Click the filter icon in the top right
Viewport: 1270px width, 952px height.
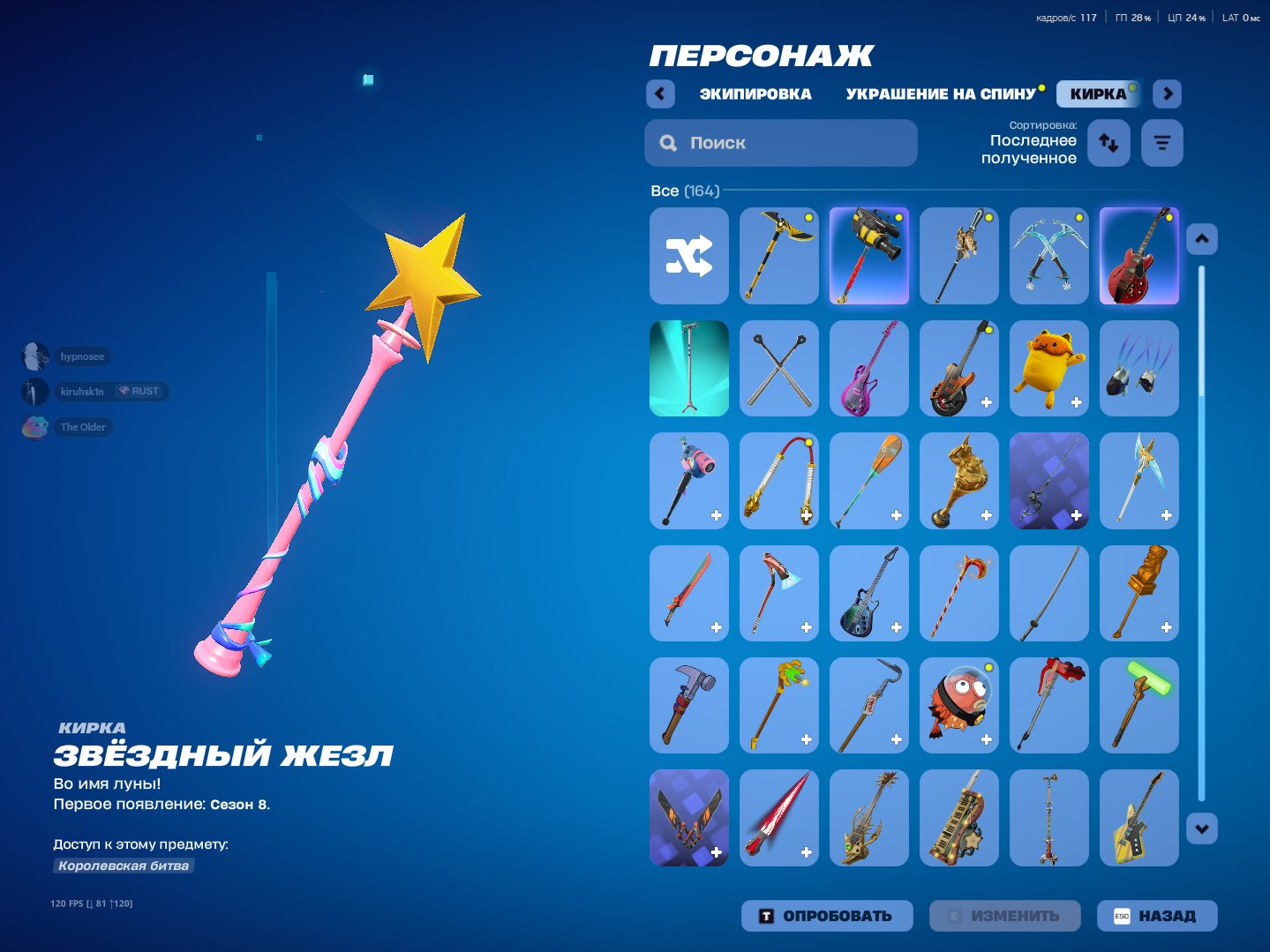(1161, 142)
